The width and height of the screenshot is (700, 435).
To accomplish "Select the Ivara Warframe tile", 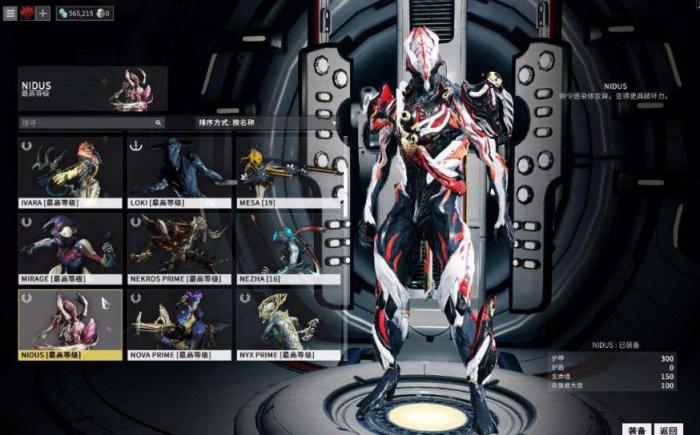I will 70,171.
